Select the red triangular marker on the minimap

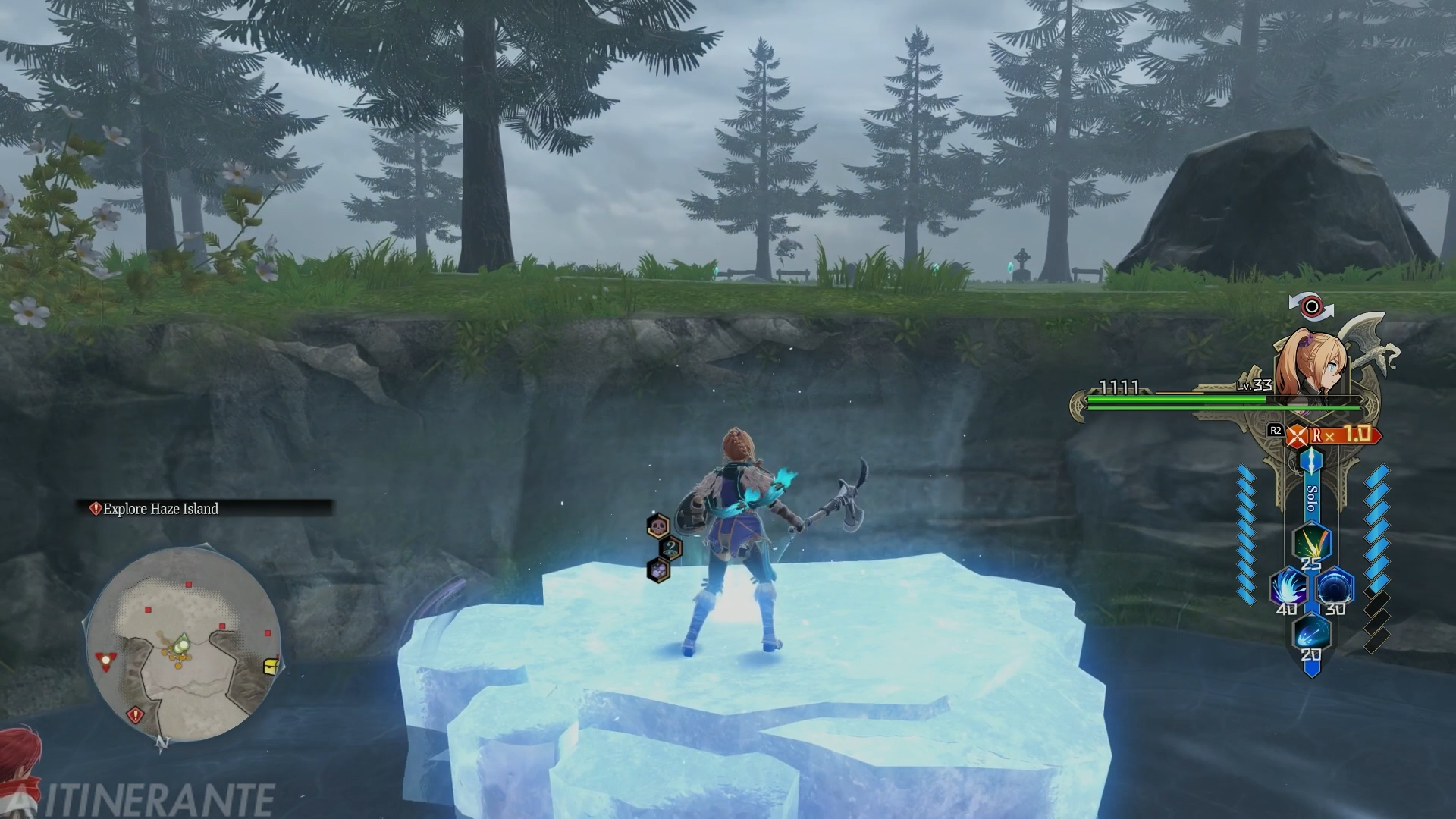(105, 661)
